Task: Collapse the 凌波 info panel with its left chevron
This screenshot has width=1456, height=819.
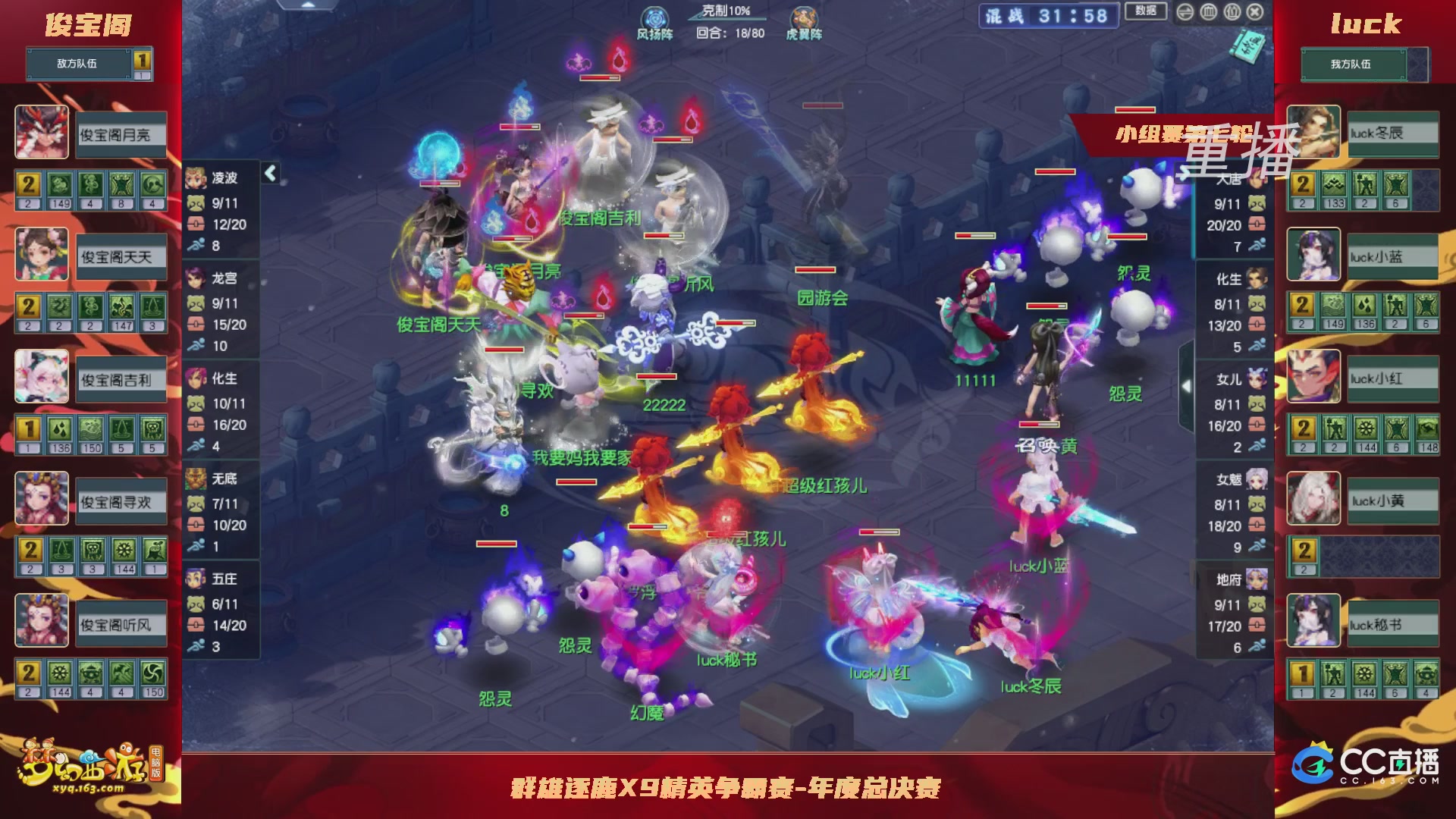Action: [x=269, y=172]
